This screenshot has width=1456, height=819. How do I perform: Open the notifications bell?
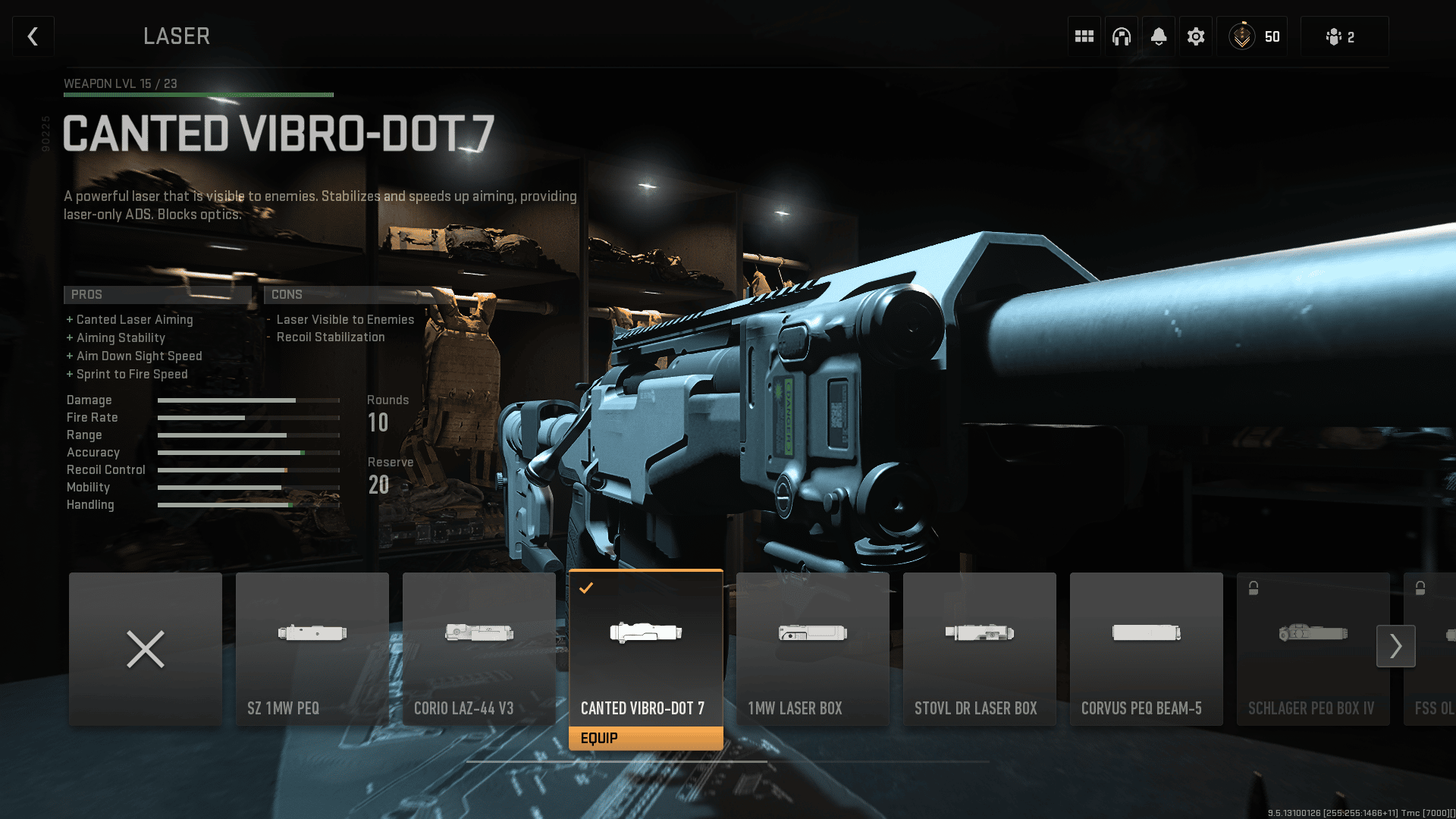click(x=1158, y=36)
